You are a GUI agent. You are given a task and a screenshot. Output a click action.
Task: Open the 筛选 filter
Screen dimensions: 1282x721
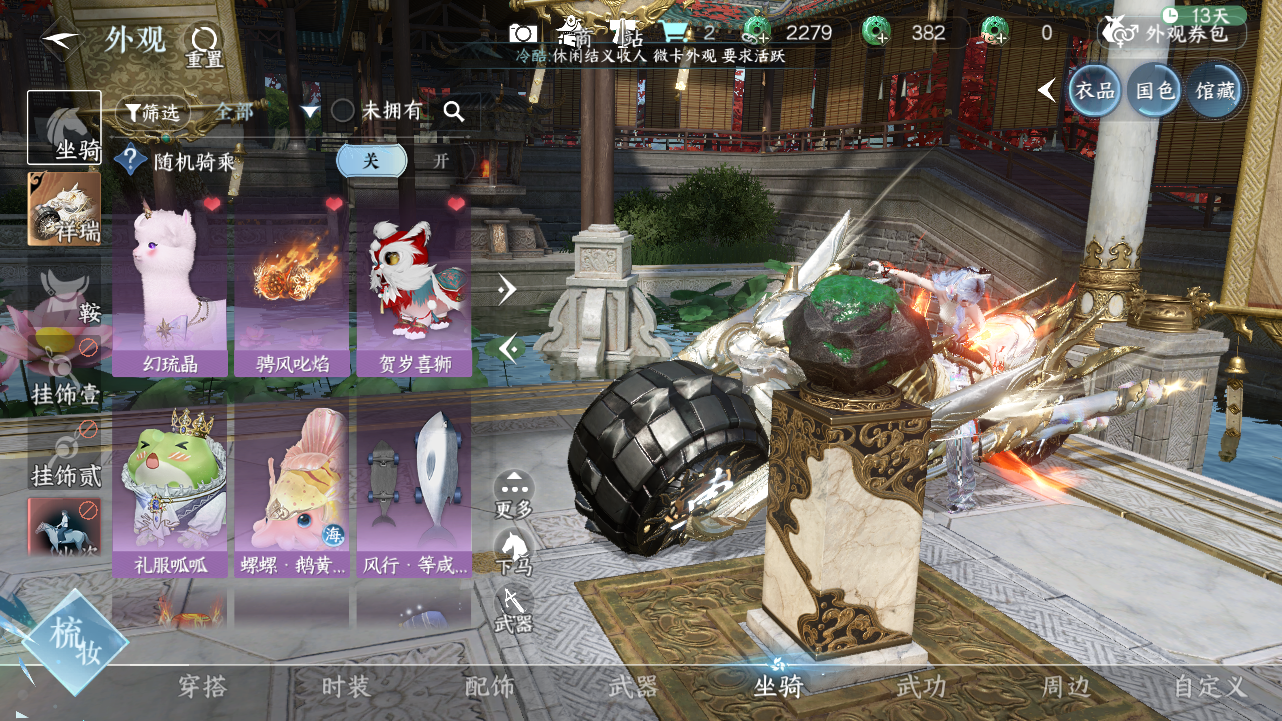(153, 112)
